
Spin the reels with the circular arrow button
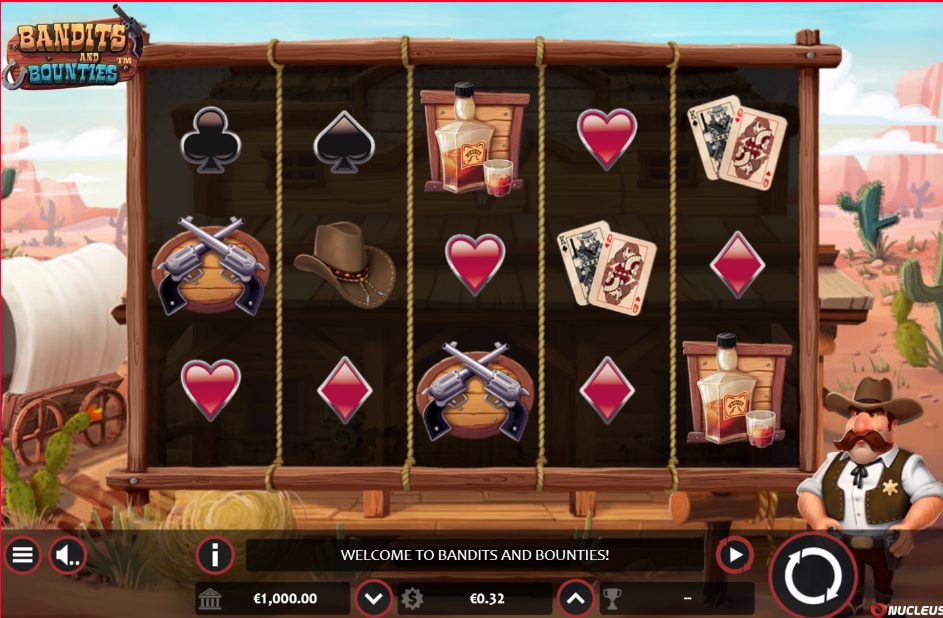pyautogui.click(x=813, y=575)
